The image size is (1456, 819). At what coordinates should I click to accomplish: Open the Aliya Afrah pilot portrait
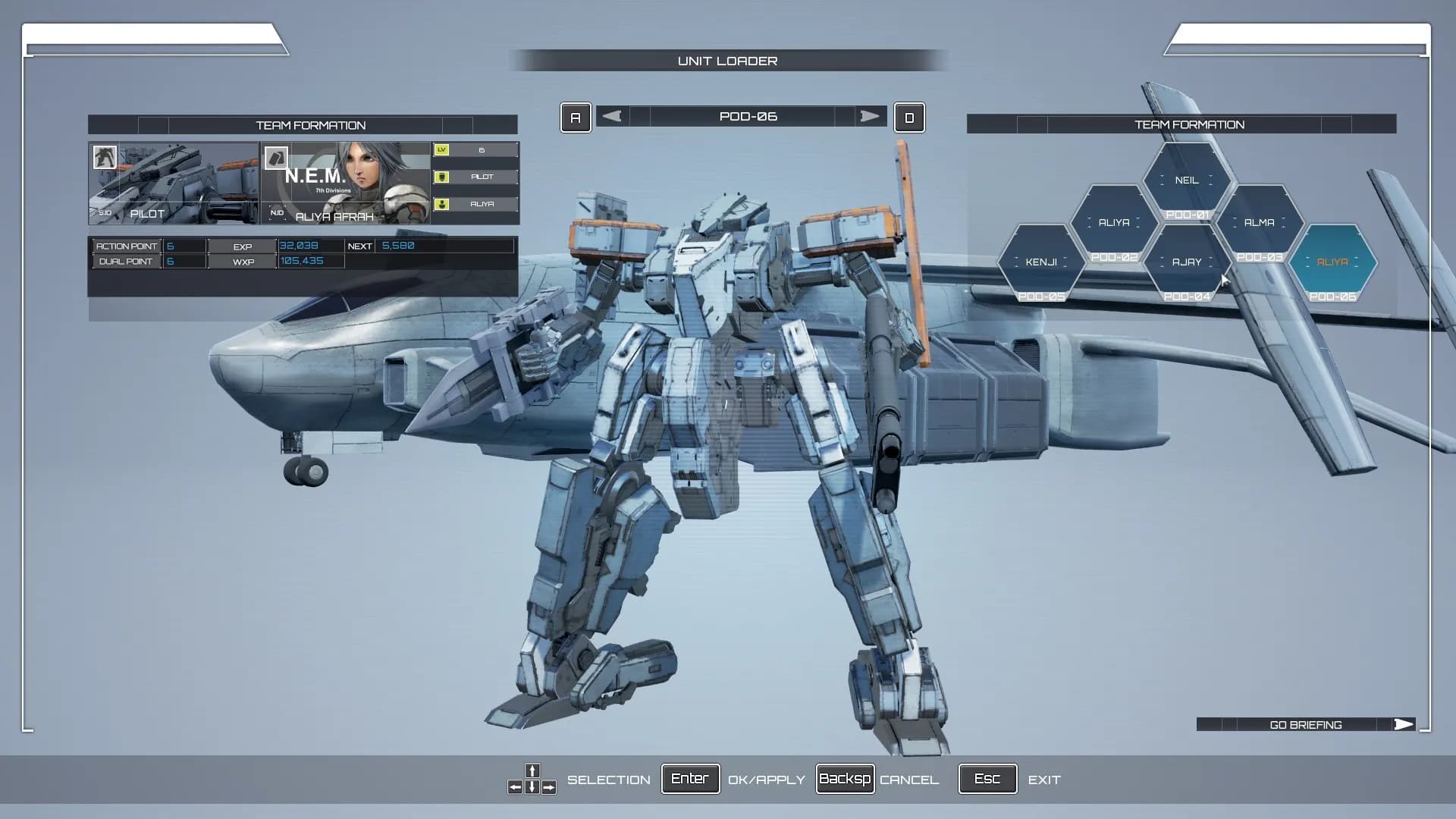346,183
